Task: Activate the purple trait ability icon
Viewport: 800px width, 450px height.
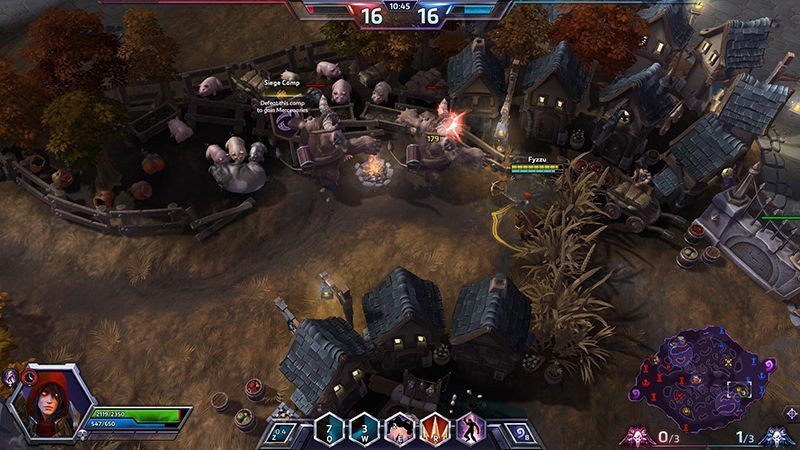Action: [470, 428]
